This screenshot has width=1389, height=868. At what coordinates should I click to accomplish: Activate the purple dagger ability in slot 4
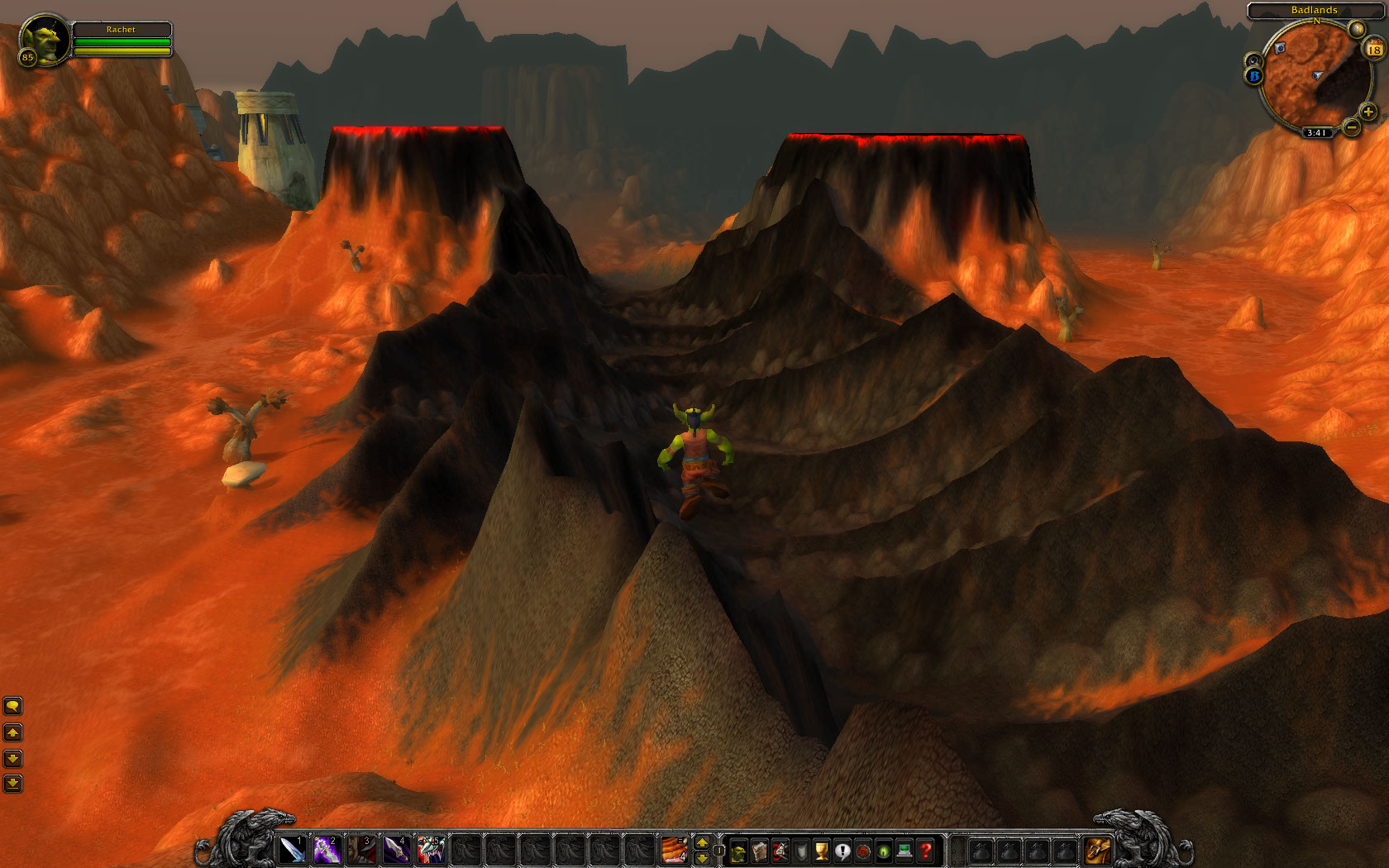[x=396, y=850]
